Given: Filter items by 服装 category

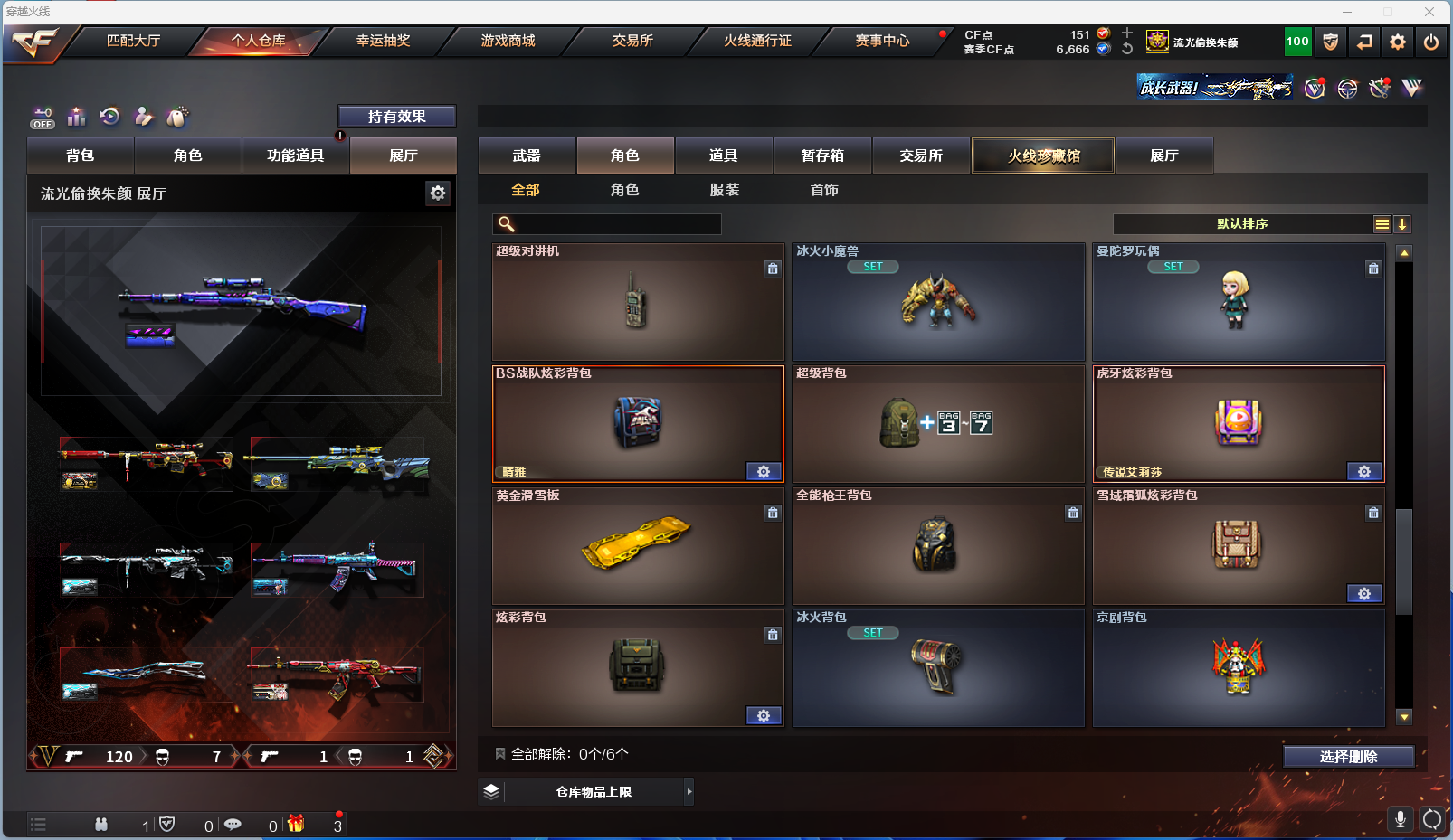Looking at the screenshot, I should click(725, 190).
